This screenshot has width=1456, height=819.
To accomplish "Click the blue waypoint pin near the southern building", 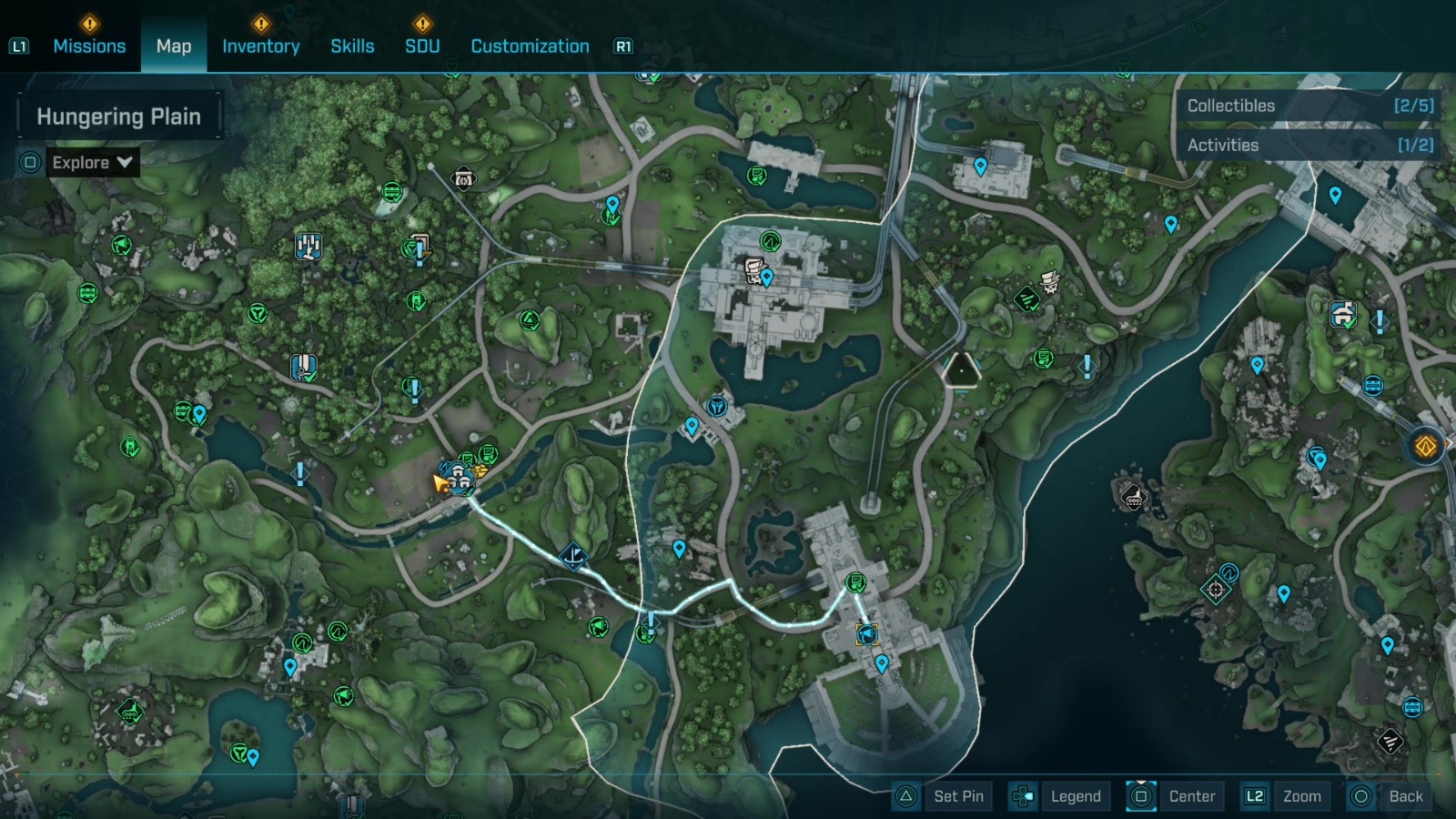I will click(x=881, y=664).
